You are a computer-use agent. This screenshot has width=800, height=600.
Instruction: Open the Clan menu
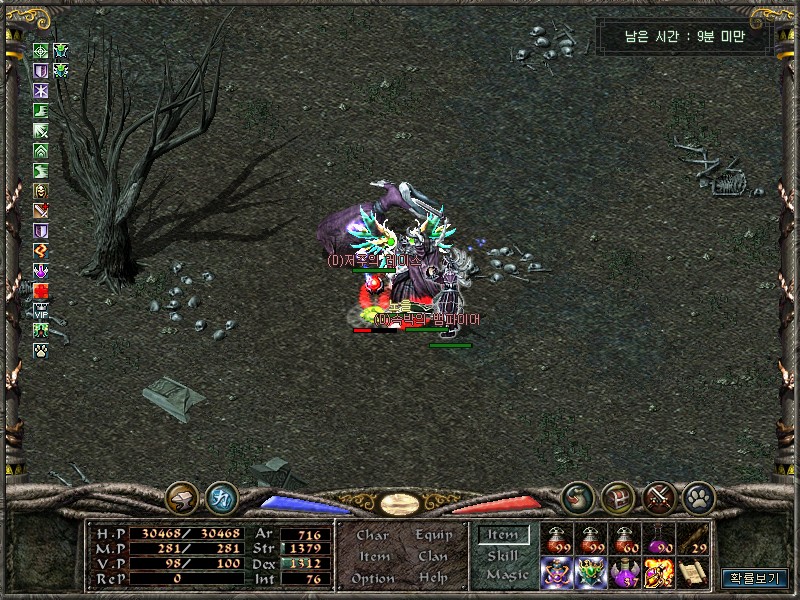tap(433, 556)
